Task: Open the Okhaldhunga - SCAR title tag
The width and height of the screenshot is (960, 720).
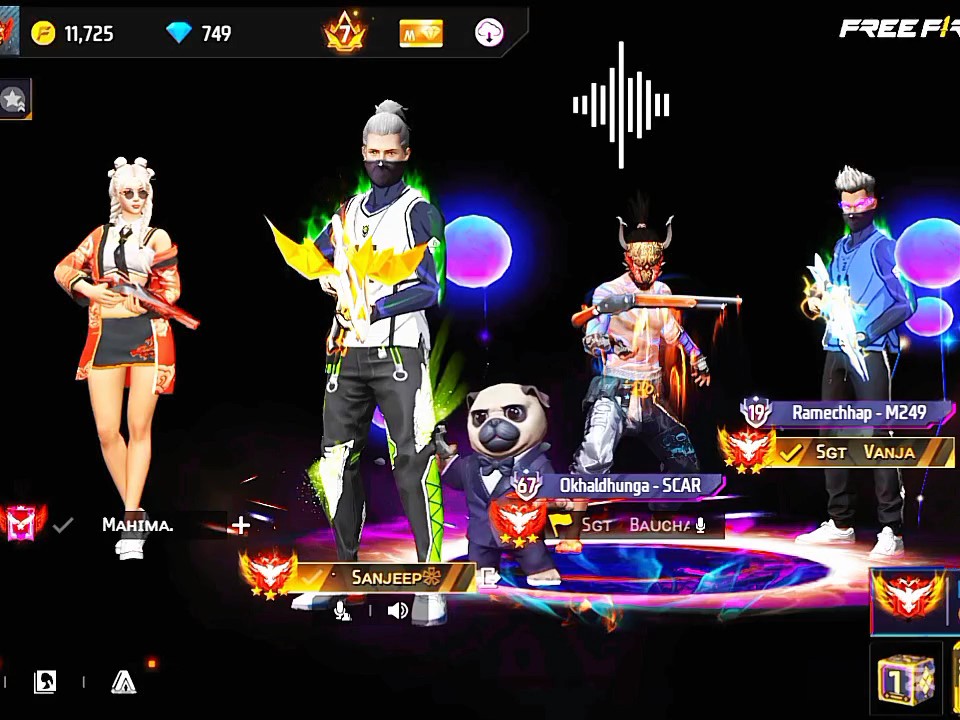Action: 628,486
